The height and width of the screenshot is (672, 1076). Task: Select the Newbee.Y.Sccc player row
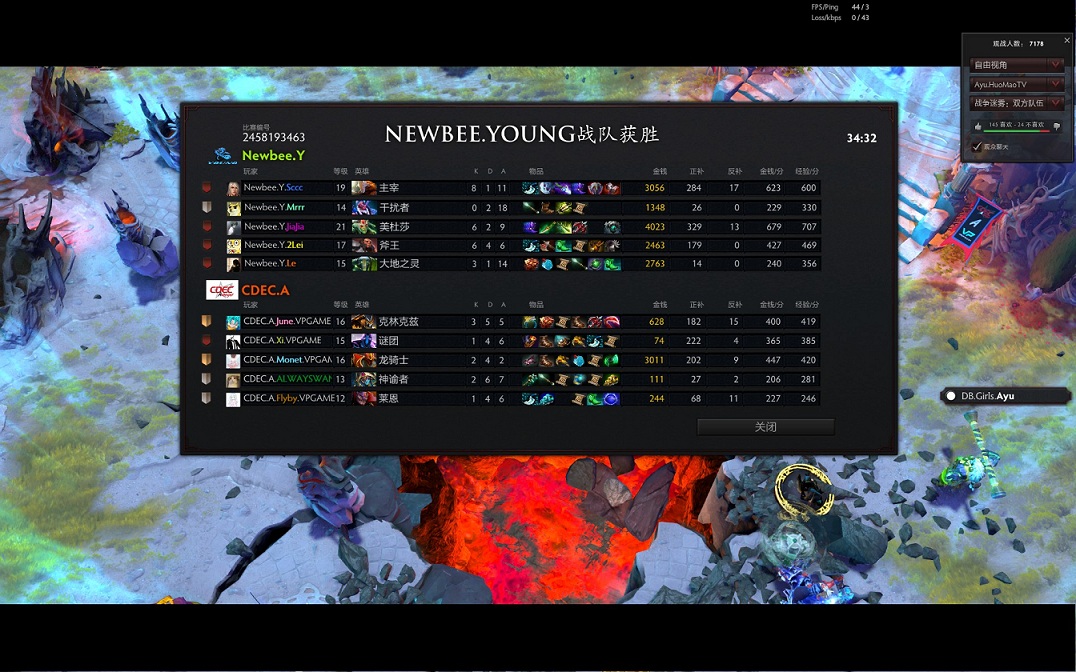273,188
